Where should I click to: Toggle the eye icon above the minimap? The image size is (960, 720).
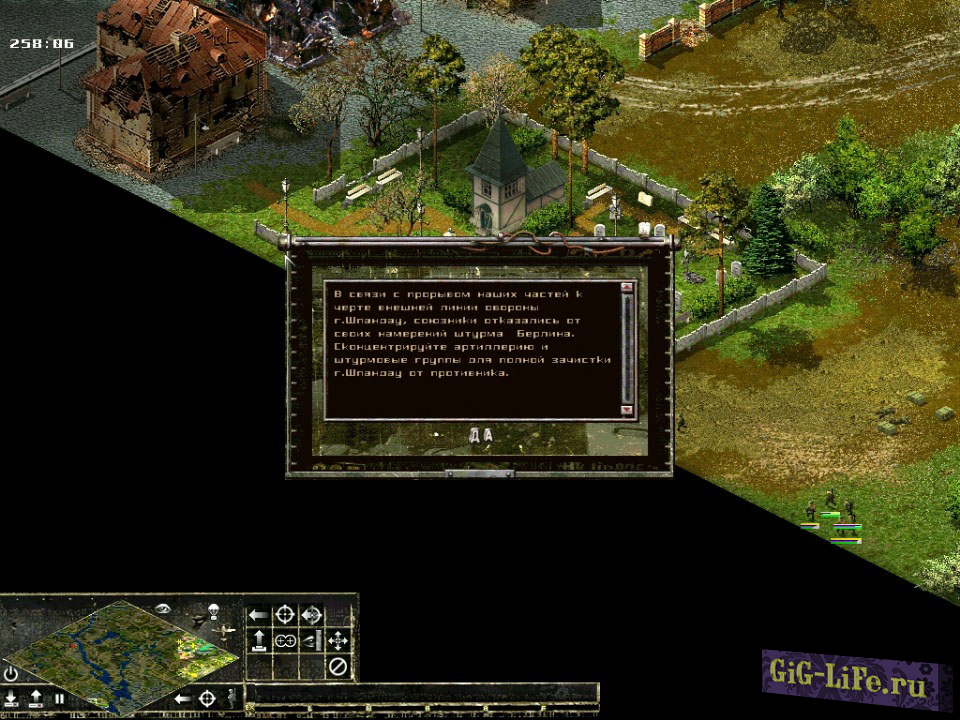(164, 607)
